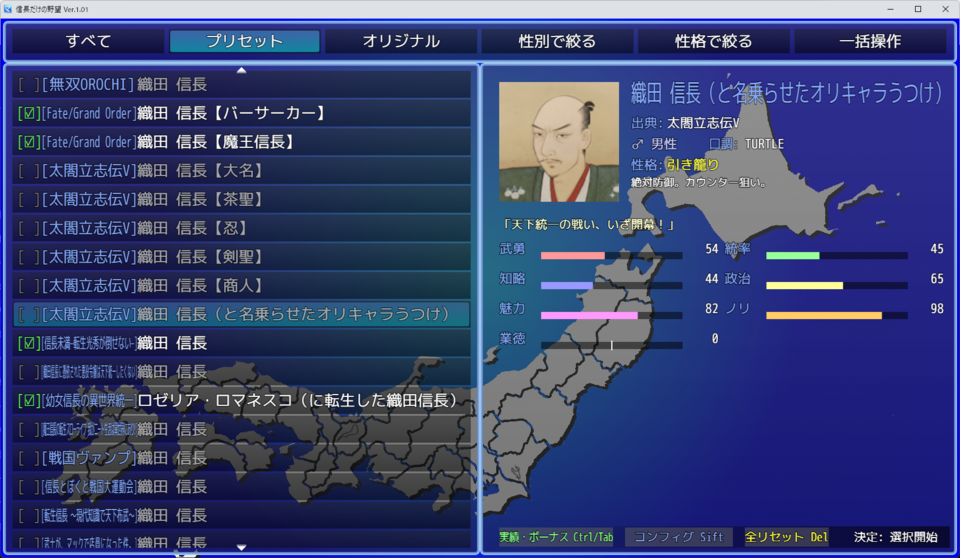Open the オリジナル tab
This screenshot has width=960, height=558.
coord(401,41)
